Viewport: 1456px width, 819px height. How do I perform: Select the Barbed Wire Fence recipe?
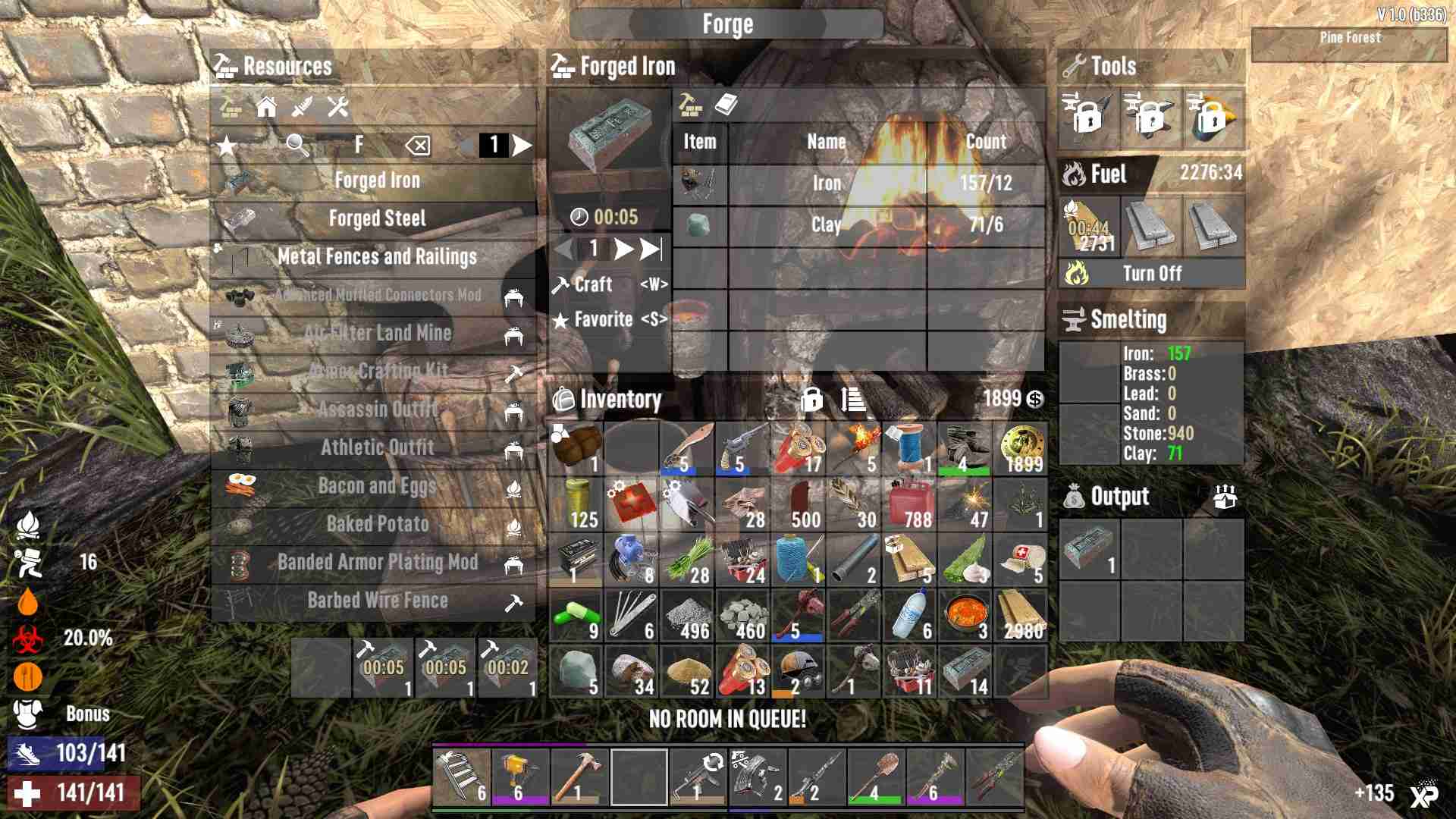tap(377, 601)
